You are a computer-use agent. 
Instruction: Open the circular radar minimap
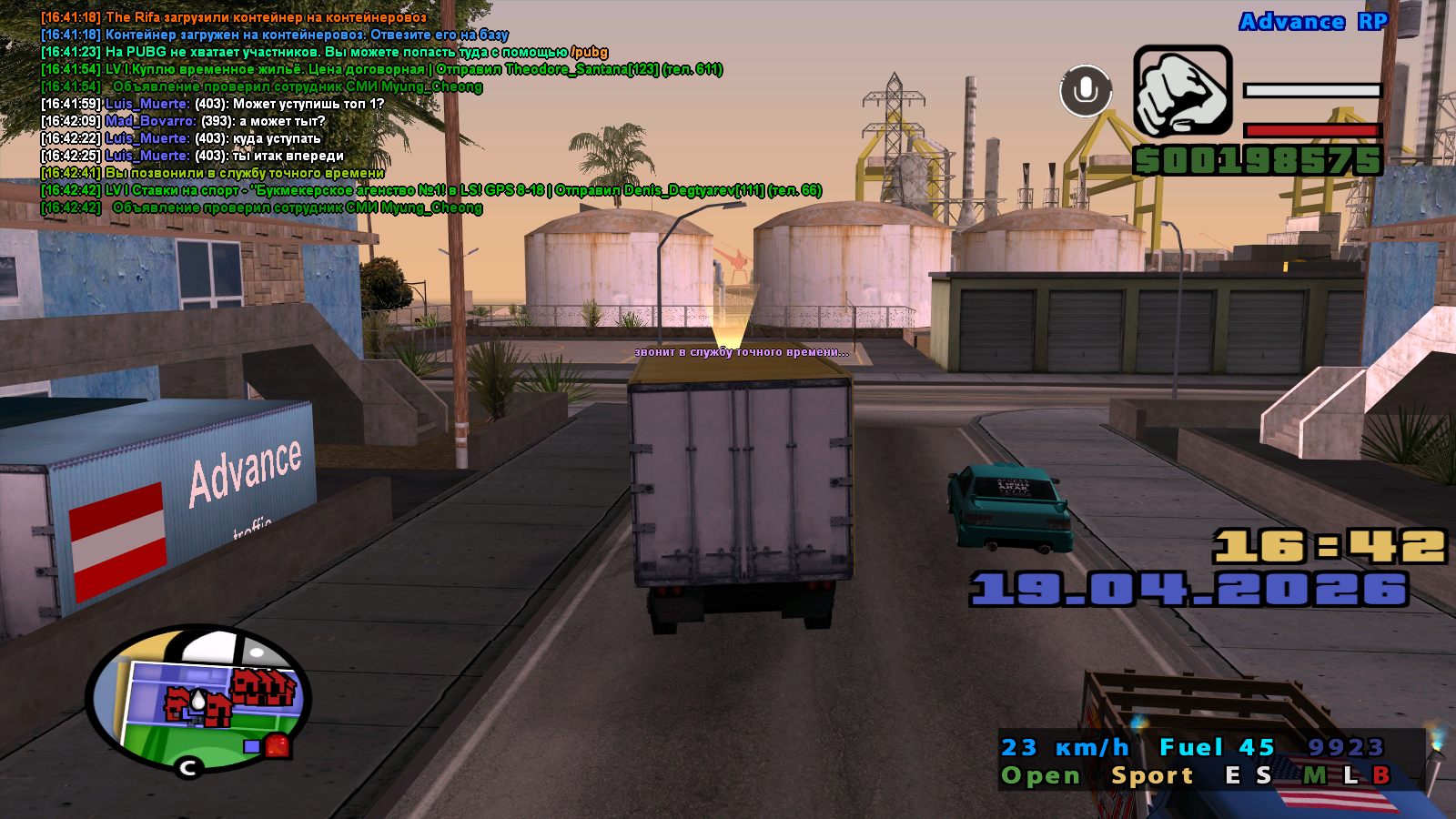coord(198,699)
